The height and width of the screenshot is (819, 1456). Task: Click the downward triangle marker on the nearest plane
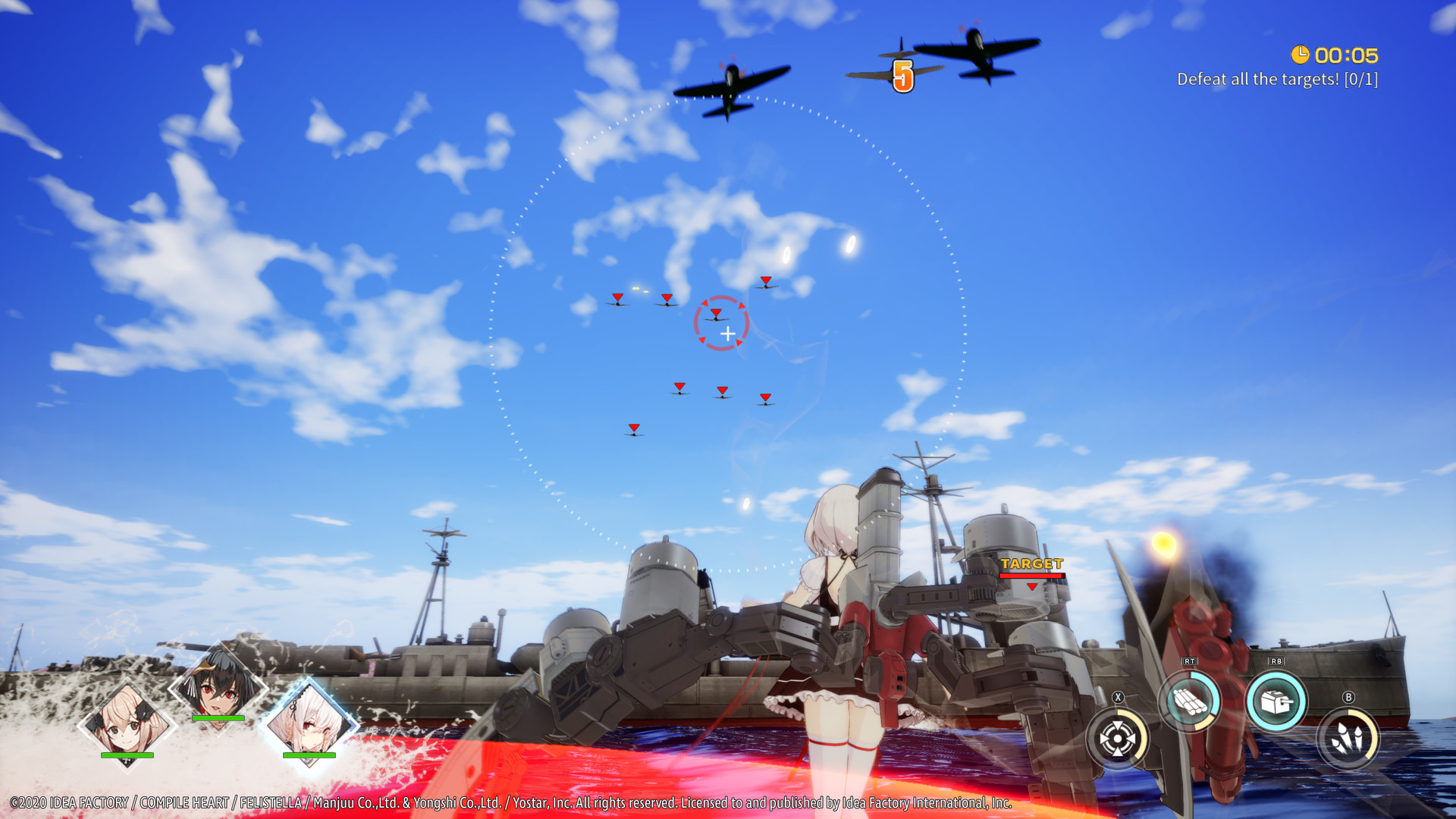point(714,311)
